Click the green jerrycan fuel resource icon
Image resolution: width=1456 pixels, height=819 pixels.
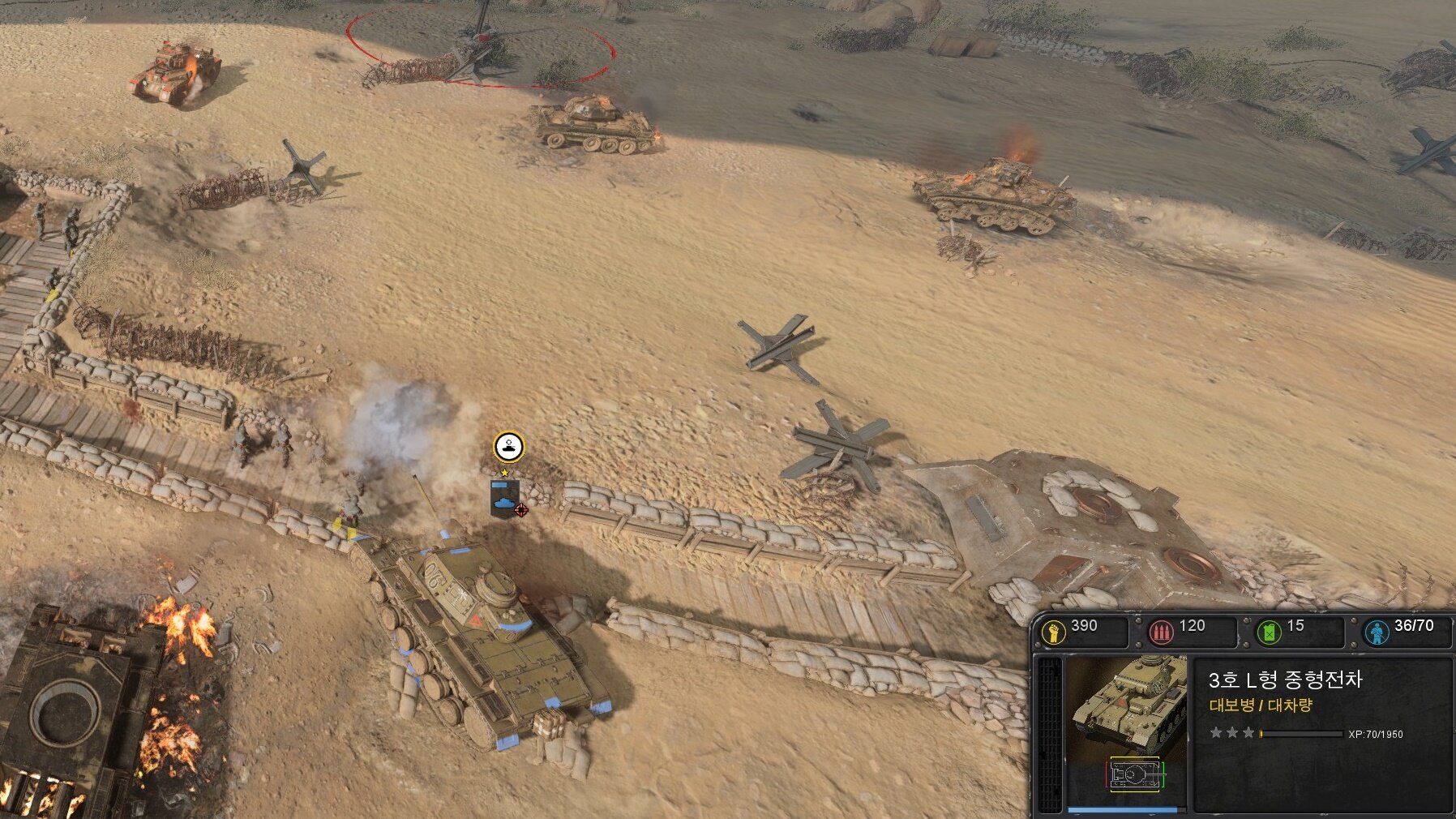tap(1268, 631)
